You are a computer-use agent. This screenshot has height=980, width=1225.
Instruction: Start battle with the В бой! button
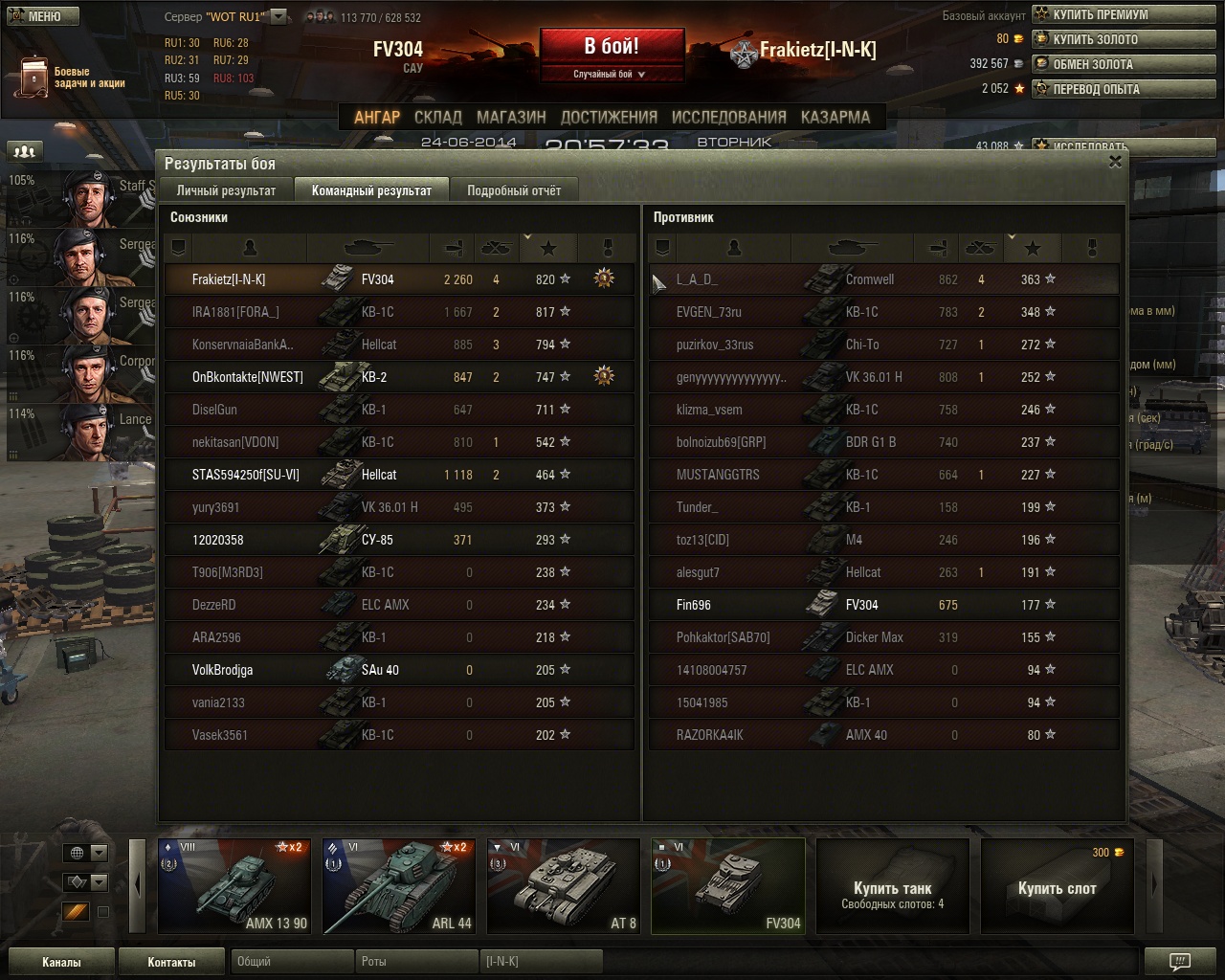tap(612, 47)
